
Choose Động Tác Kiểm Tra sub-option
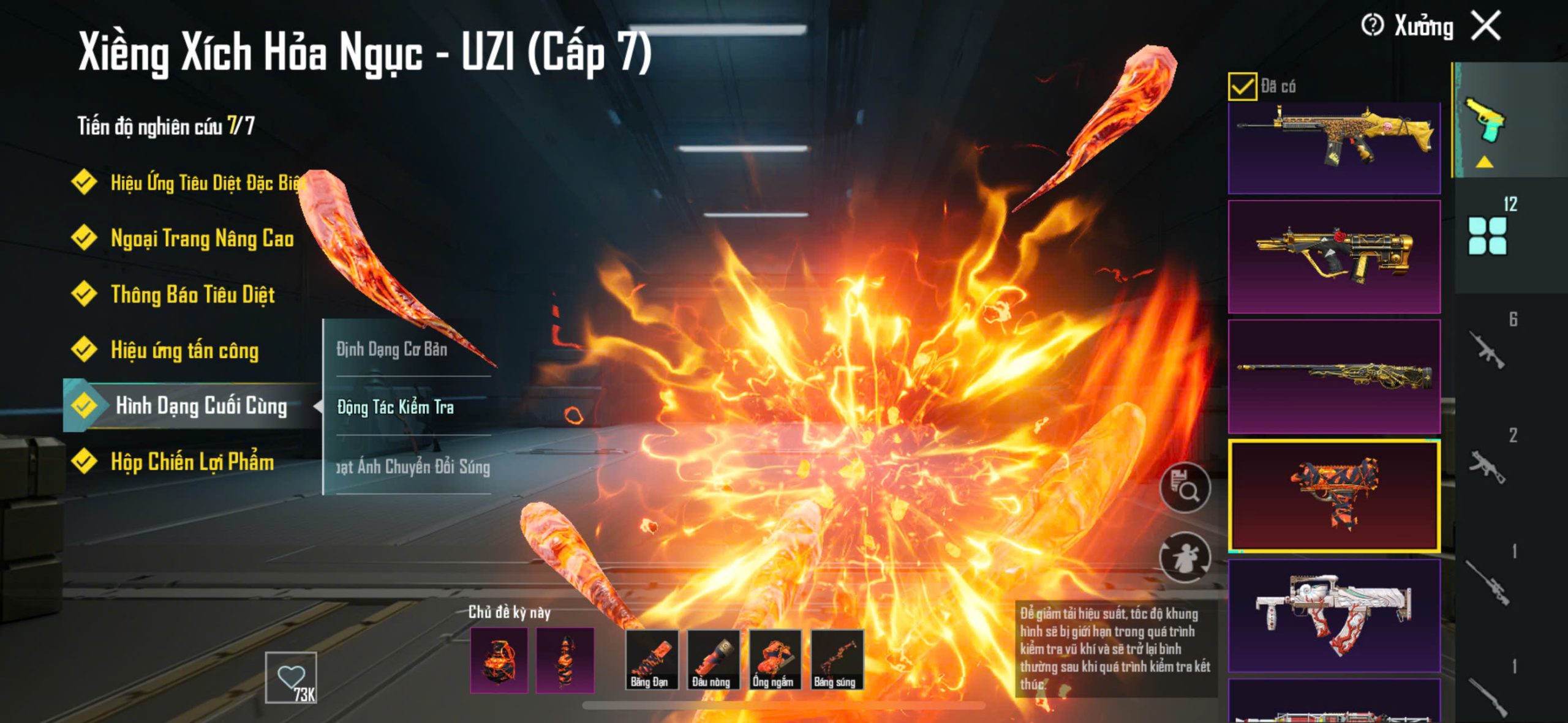pyautogui.click(x=396, y=407)
